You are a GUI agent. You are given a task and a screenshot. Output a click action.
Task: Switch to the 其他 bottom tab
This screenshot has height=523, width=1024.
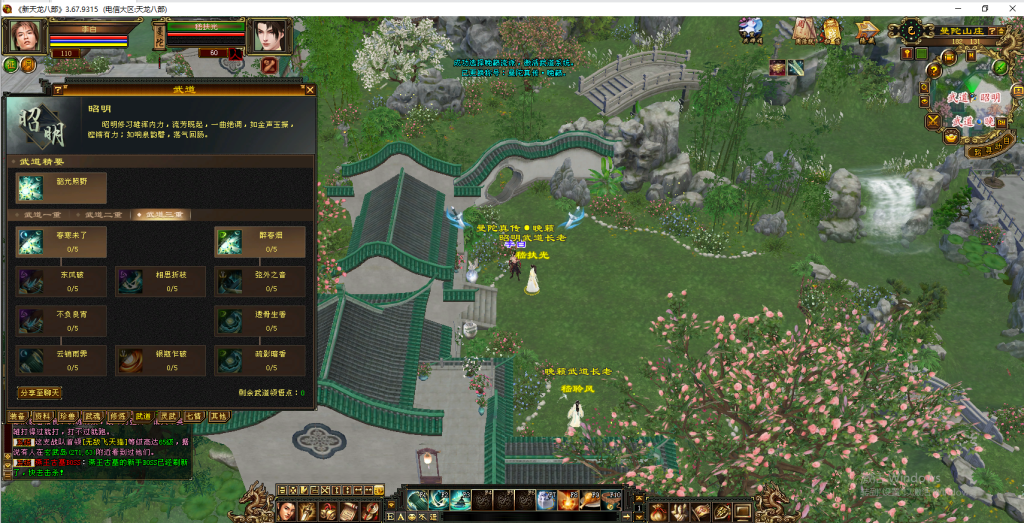coord(218,416)
